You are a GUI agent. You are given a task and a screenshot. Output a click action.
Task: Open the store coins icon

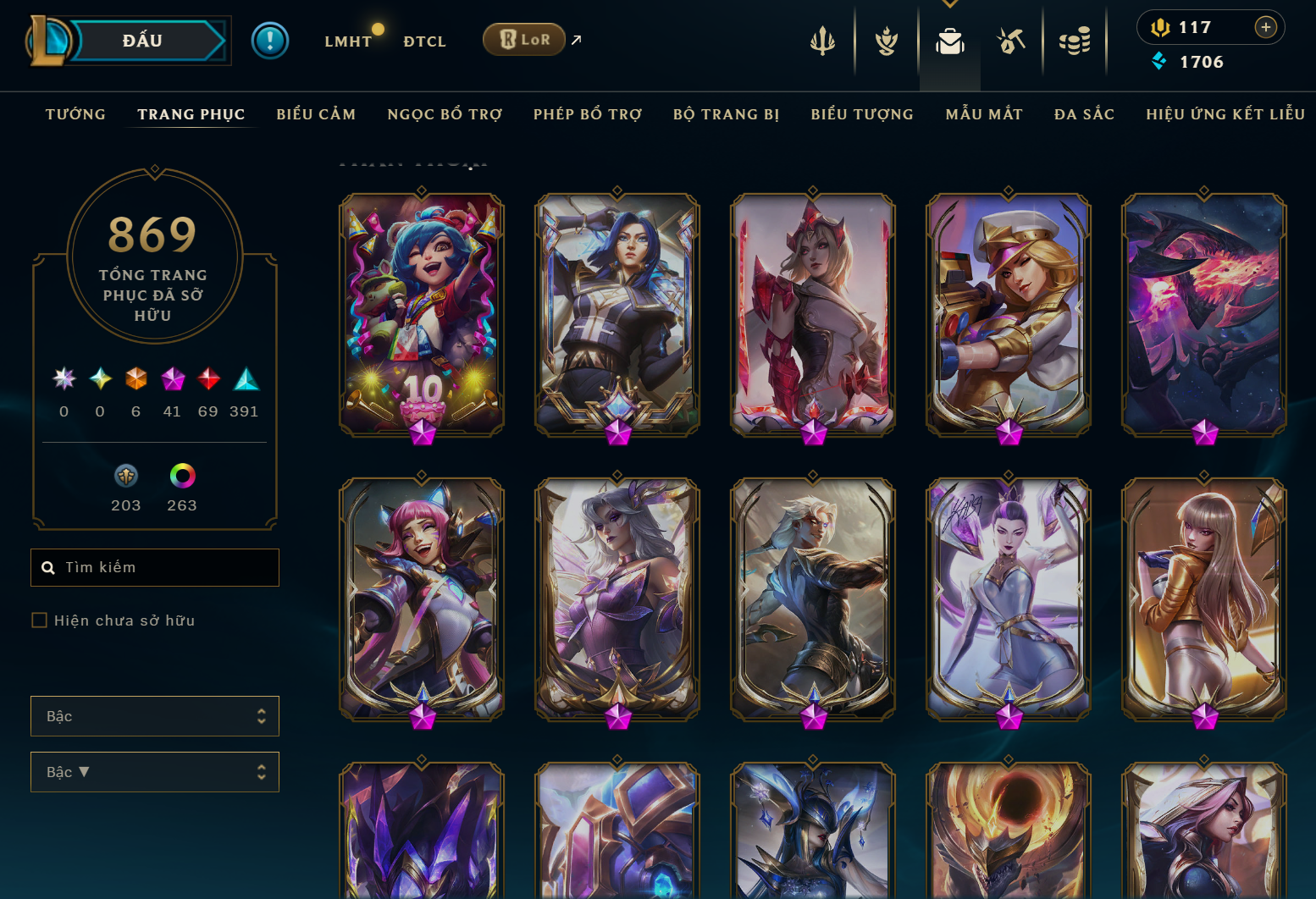1075,40
